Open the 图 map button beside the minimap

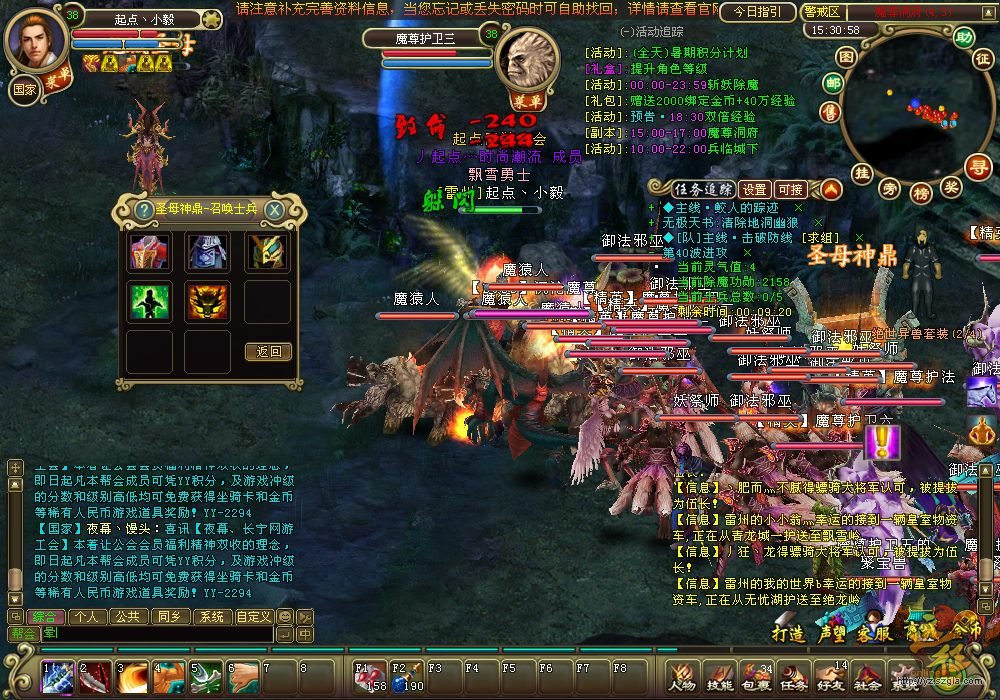click(x=847, y=57)
